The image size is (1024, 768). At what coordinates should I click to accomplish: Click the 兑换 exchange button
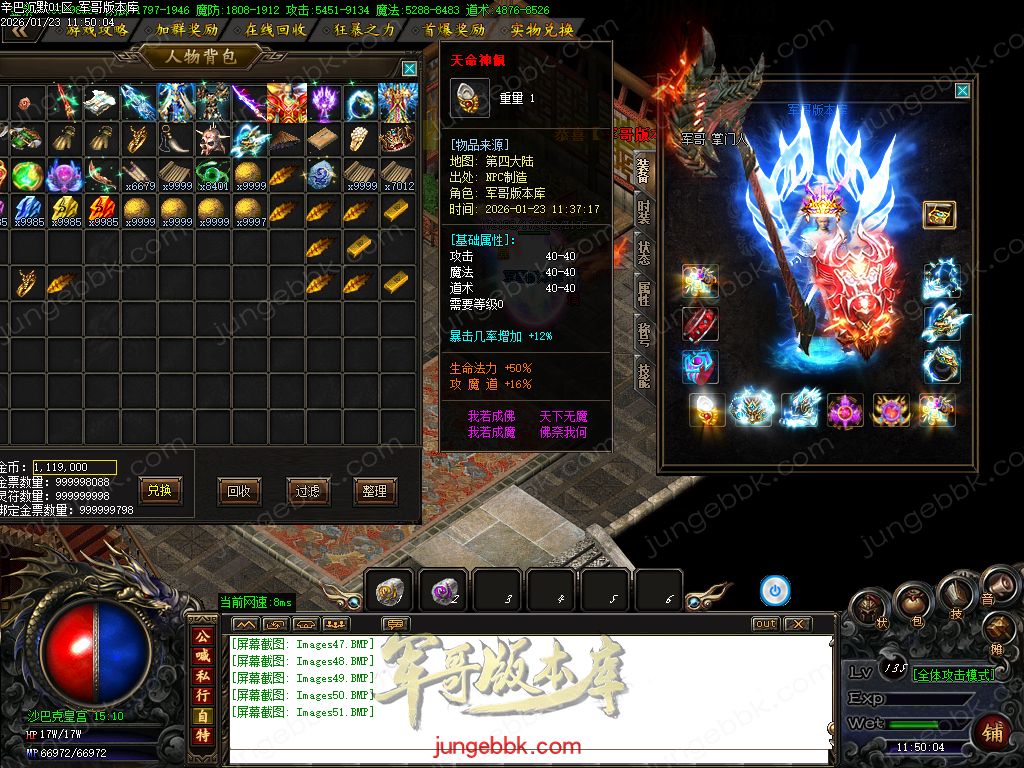tap(160, 491)
